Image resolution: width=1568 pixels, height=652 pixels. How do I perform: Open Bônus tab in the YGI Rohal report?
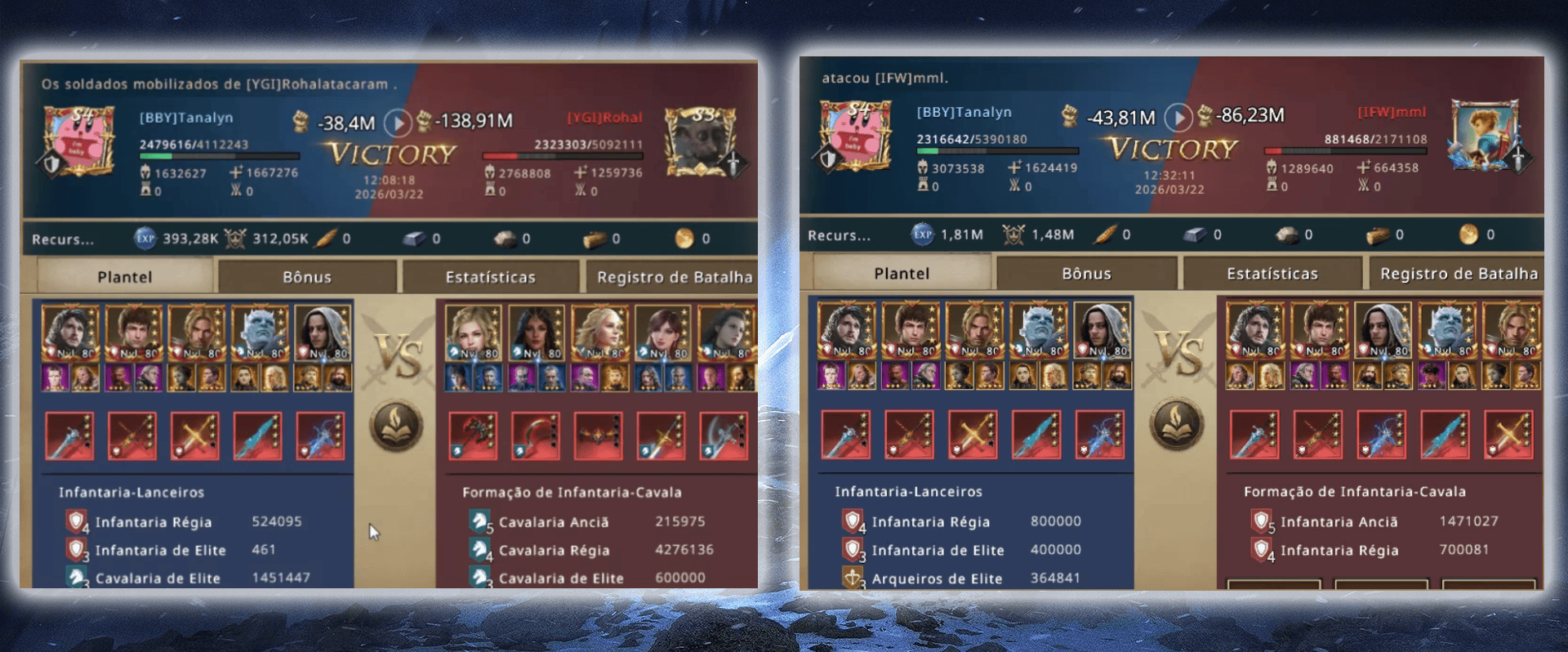307,277
